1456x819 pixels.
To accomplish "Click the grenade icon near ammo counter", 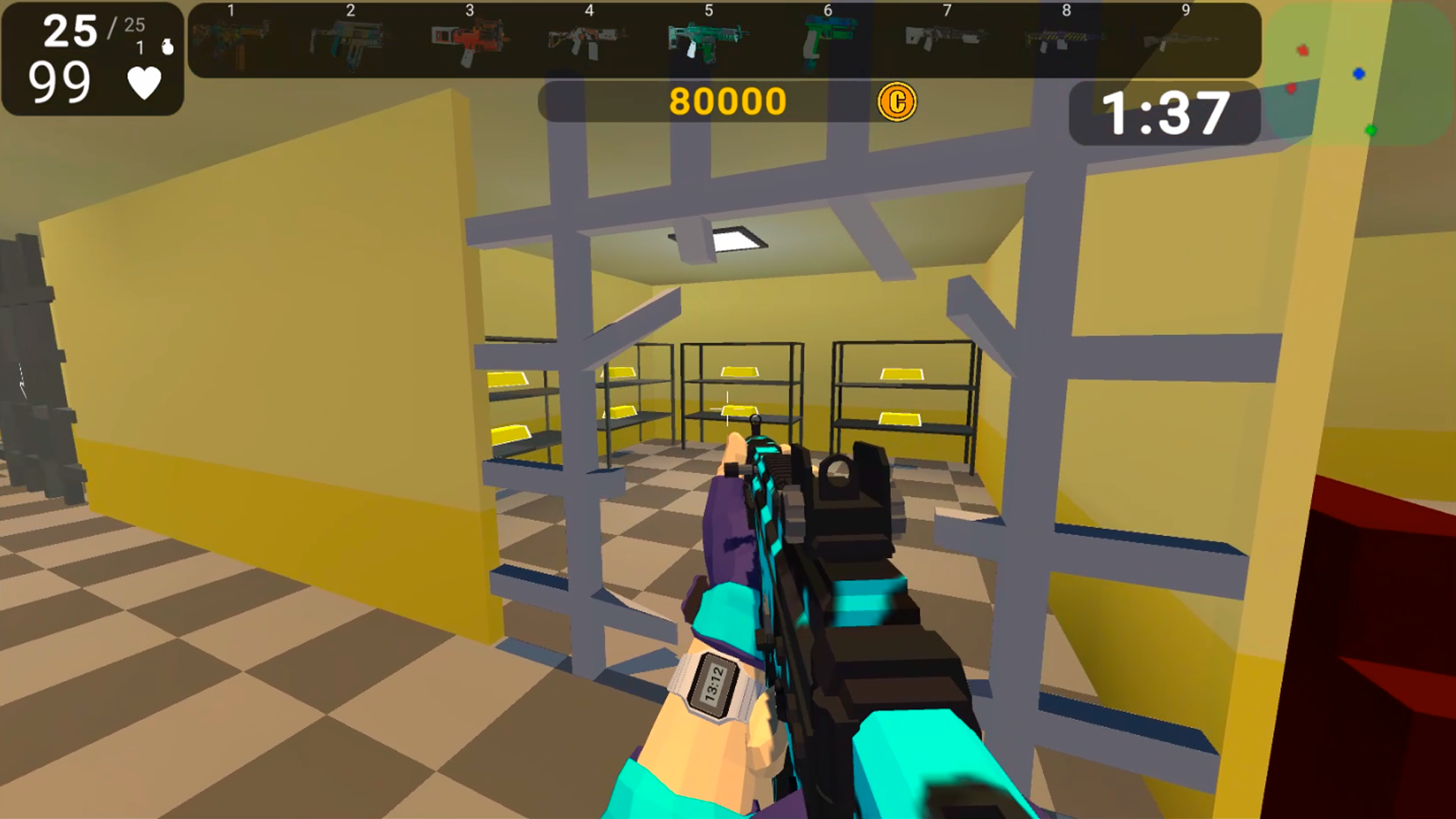I will (166, 44).
